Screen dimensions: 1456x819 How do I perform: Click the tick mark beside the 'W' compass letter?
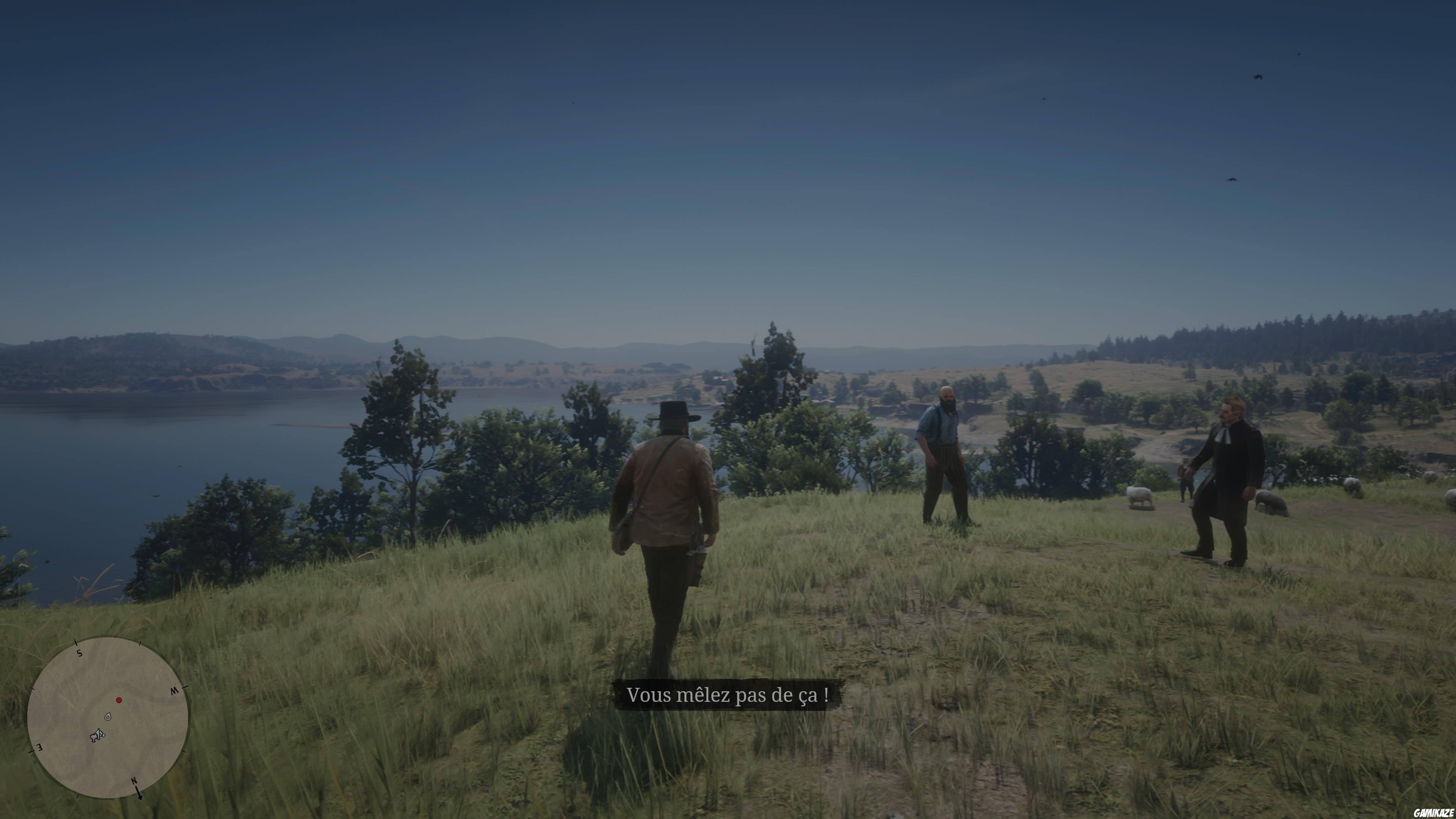(x=185, y=687)
